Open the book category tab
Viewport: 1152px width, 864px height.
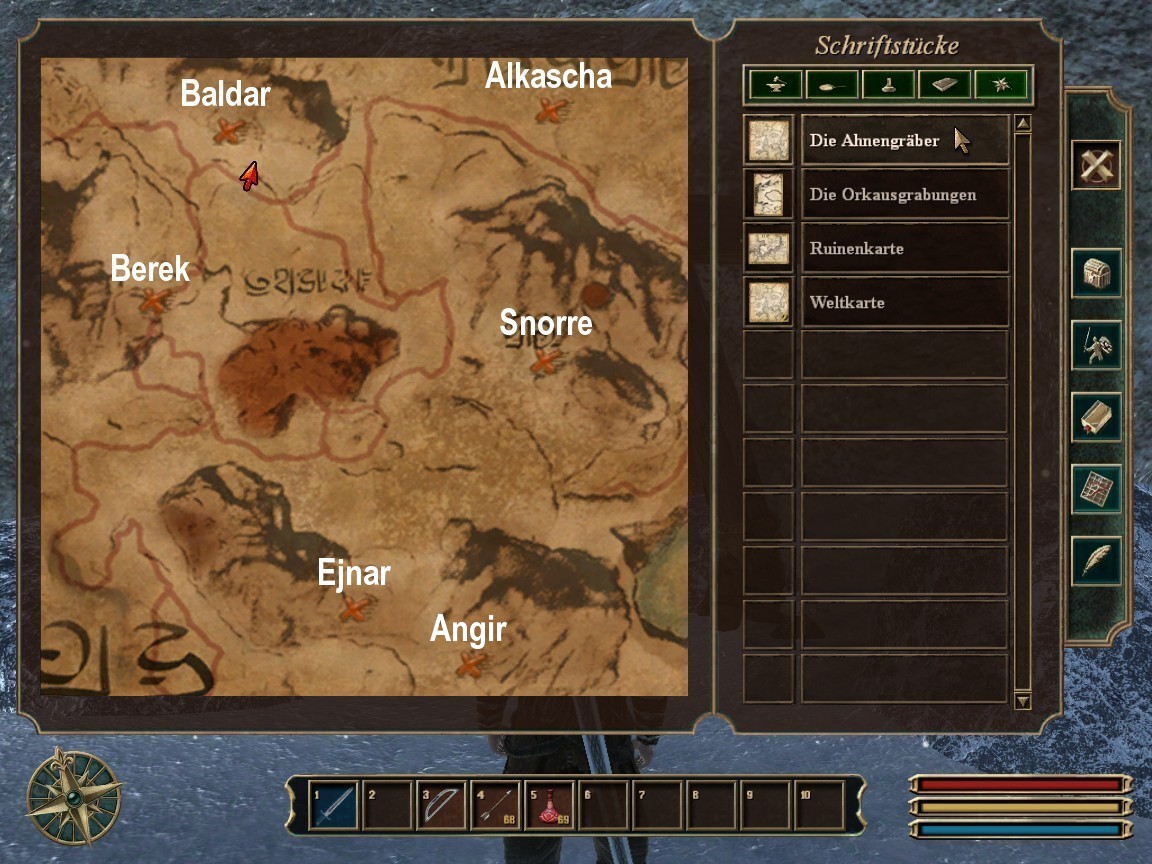pyautogui.click(x=944, y=86)
